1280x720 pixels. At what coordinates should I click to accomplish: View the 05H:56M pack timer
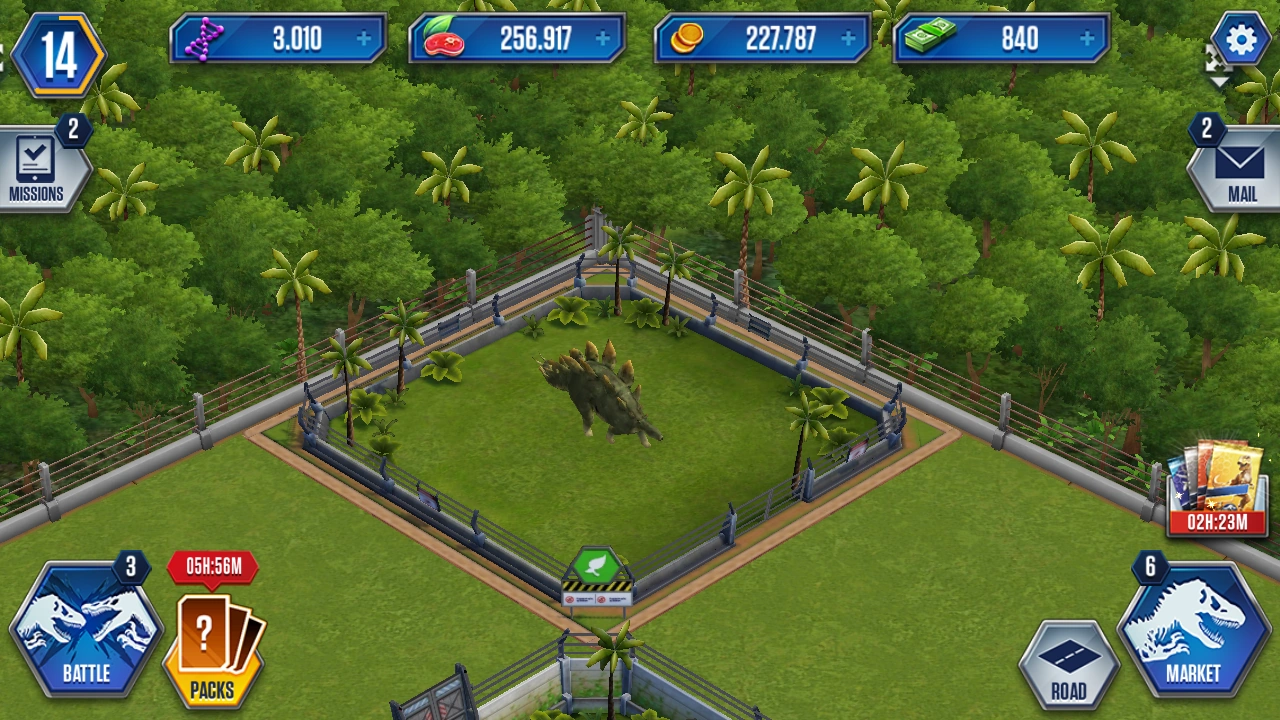tap(211, 566)
